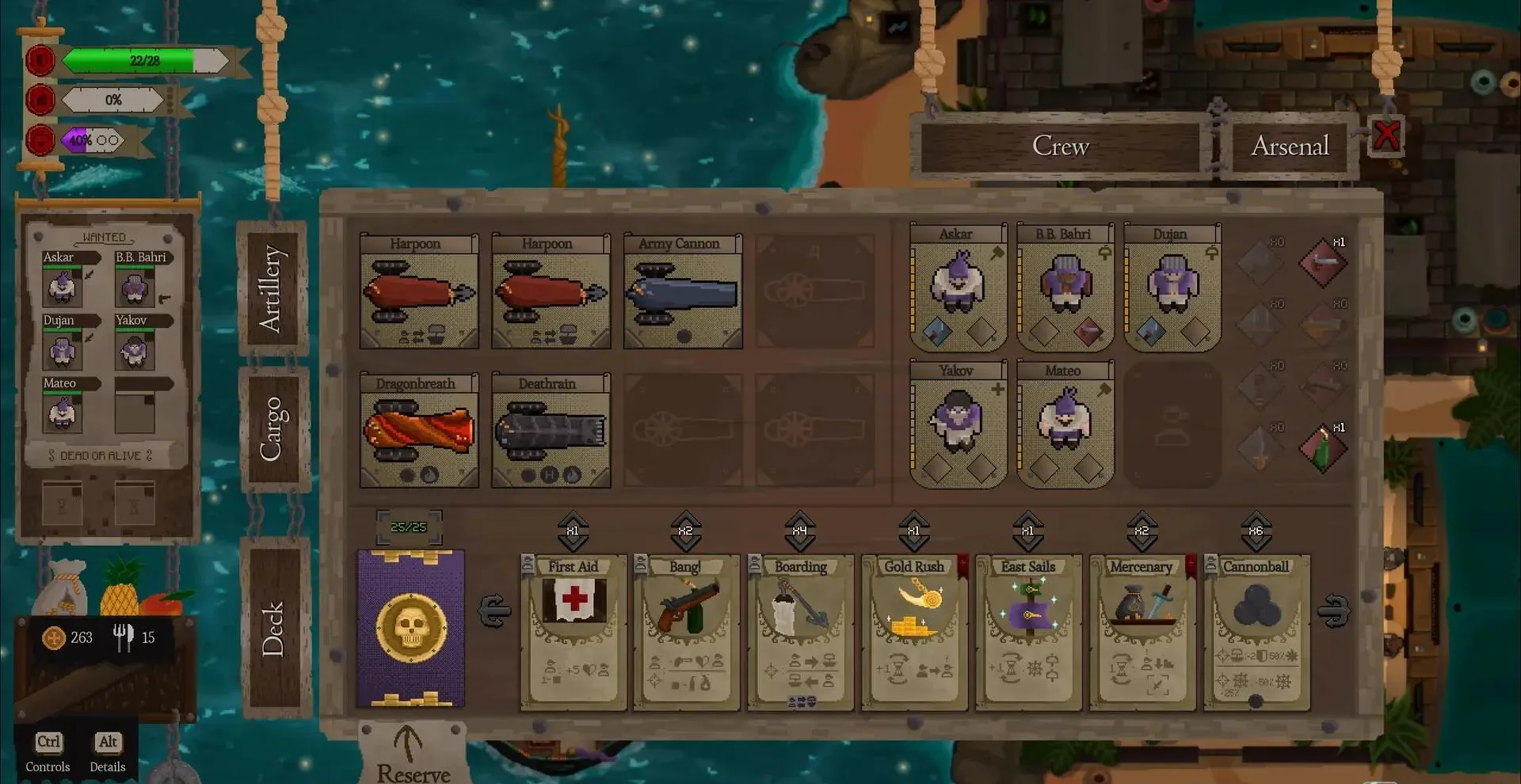Select the First Aid card
The height and width of the screenshot is (784, 1521).
[x=574, y=631]
